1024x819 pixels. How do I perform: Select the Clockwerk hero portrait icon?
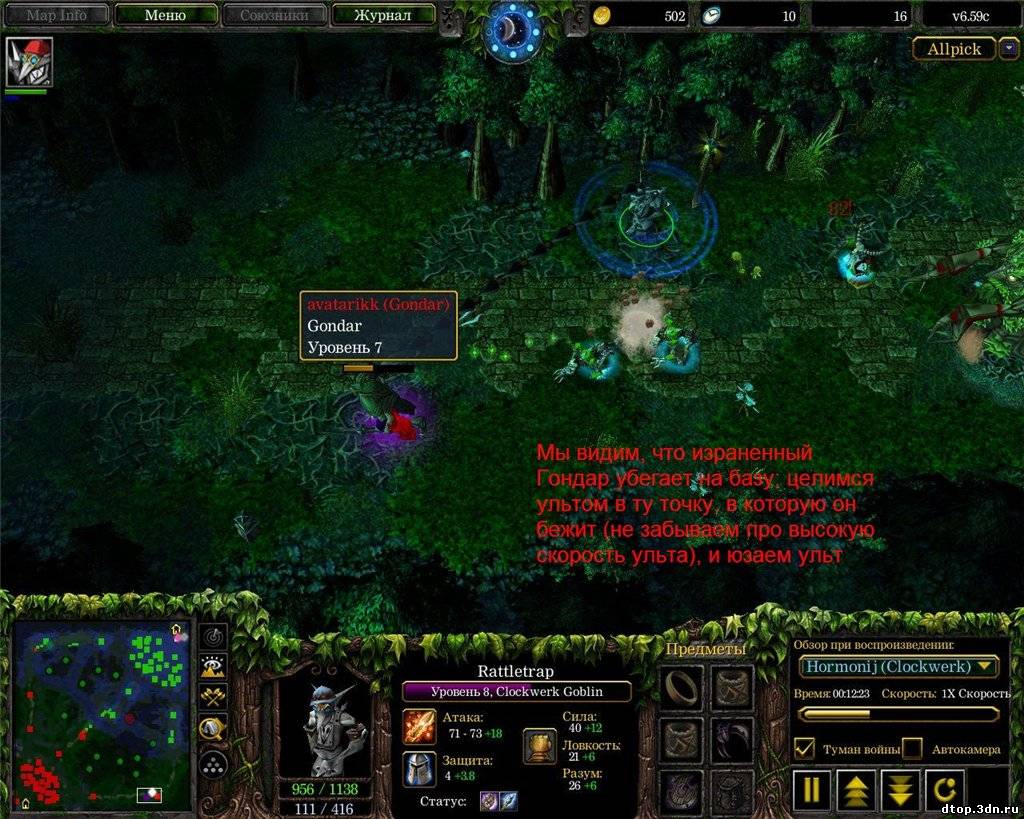(x=28, y=62)
